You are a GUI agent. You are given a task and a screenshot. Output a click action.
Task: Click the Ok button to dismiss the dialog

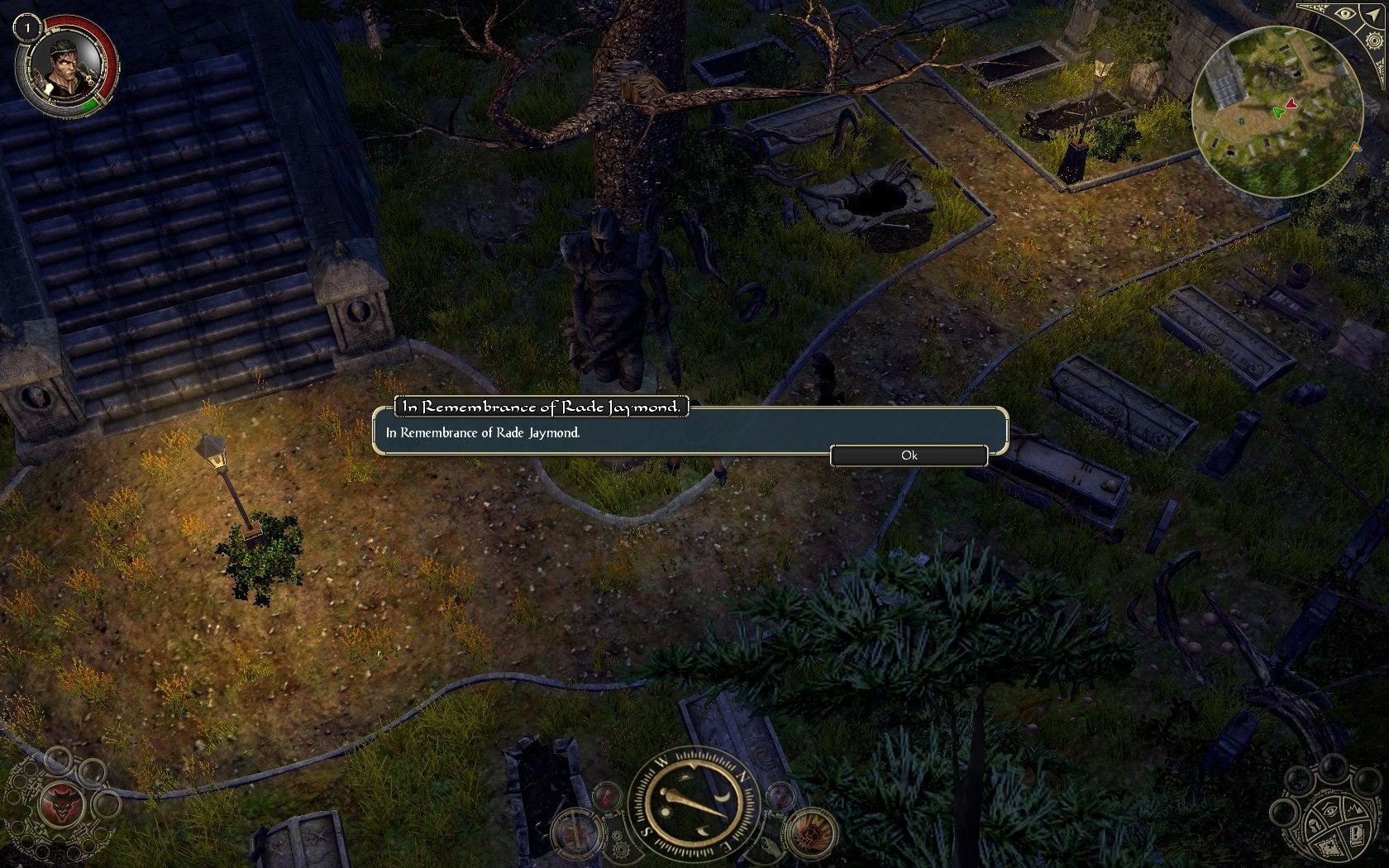(x=909, y=455)
